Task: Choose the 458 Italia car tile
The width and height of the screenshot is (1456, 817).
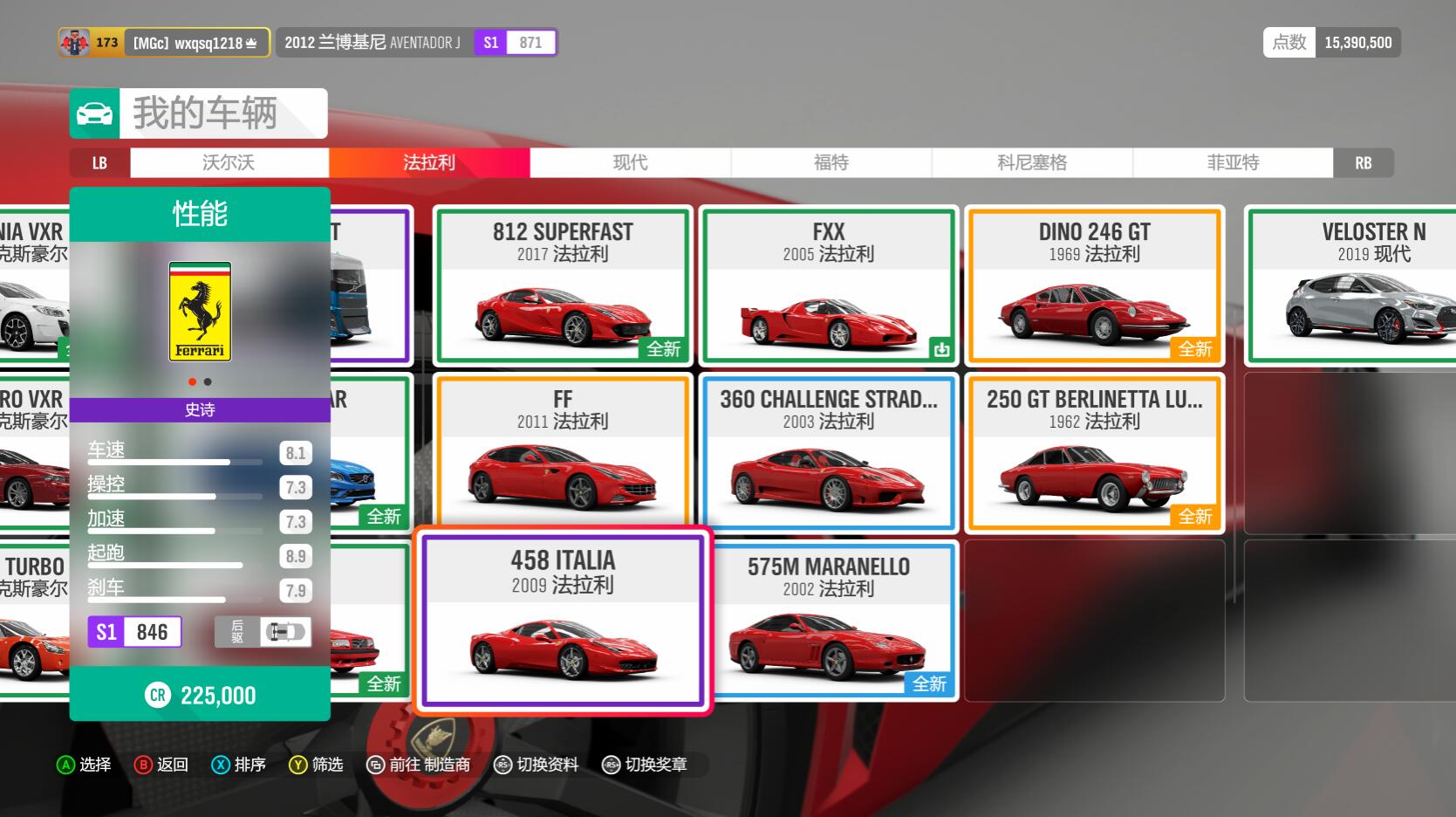Action: pyautogui.click(x=563, y=621)
